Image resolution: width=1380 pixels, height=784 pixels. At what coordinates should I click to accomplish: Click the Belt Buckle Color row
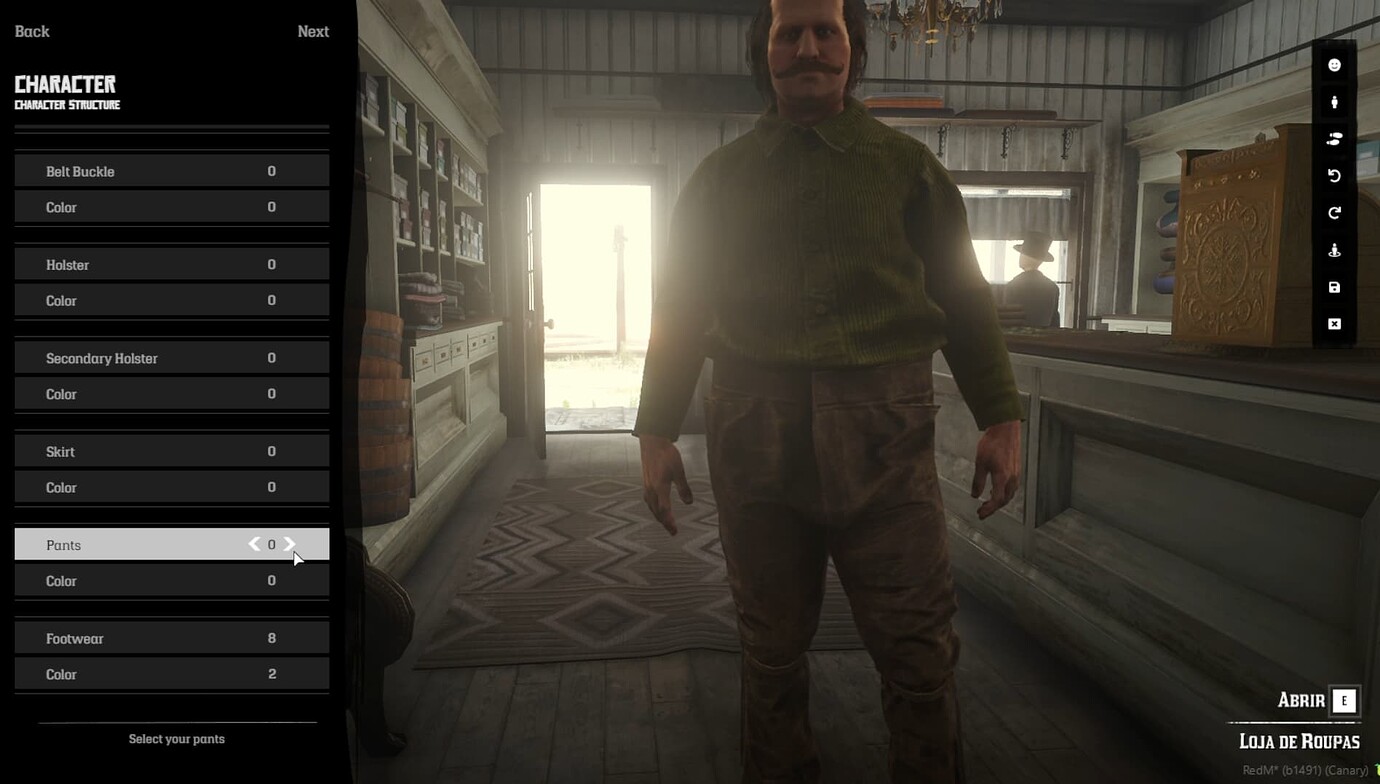[x=171, y=207]
